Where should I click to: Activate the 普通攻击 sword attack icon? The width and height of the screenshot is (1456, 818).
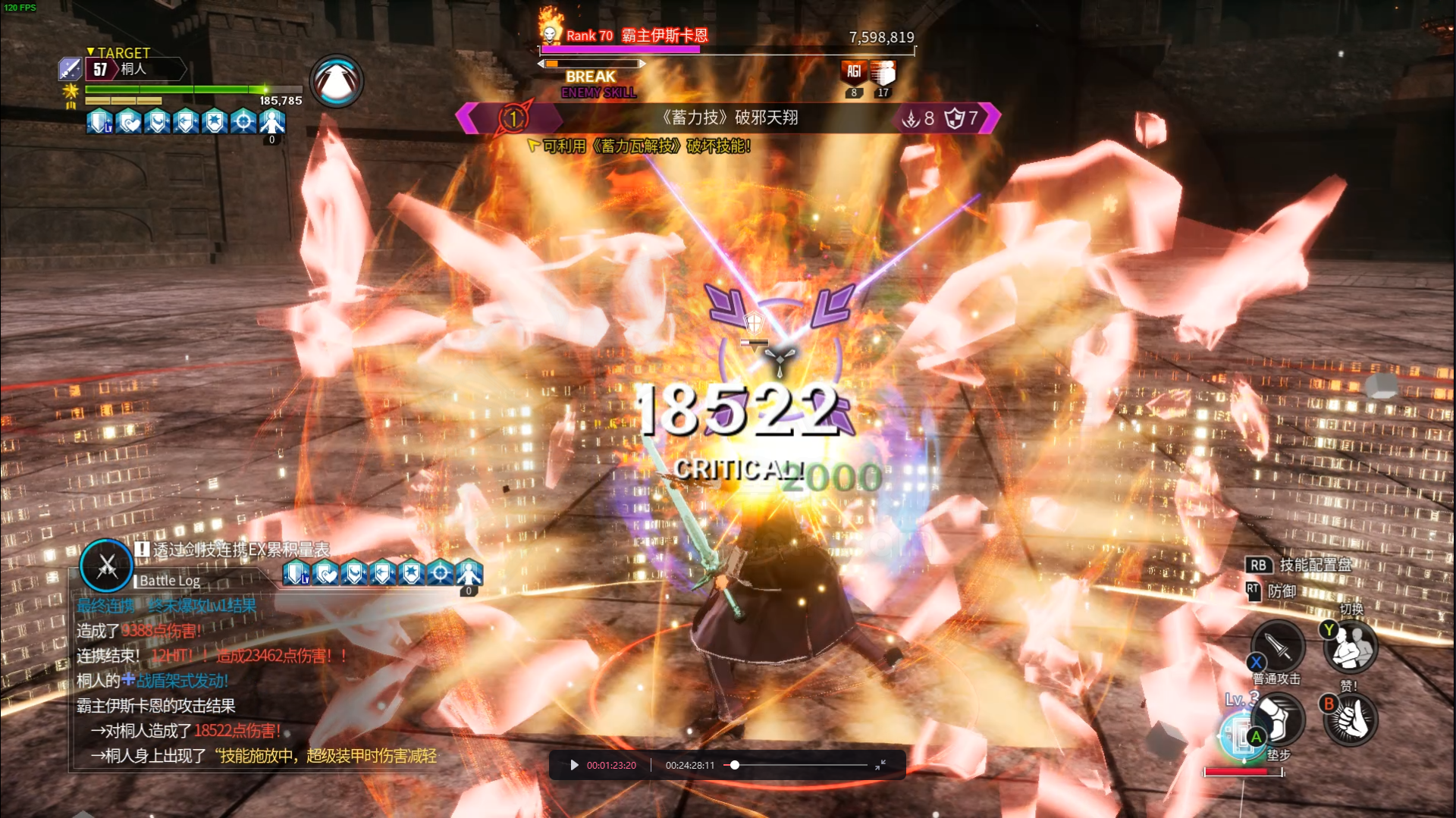1279,645
